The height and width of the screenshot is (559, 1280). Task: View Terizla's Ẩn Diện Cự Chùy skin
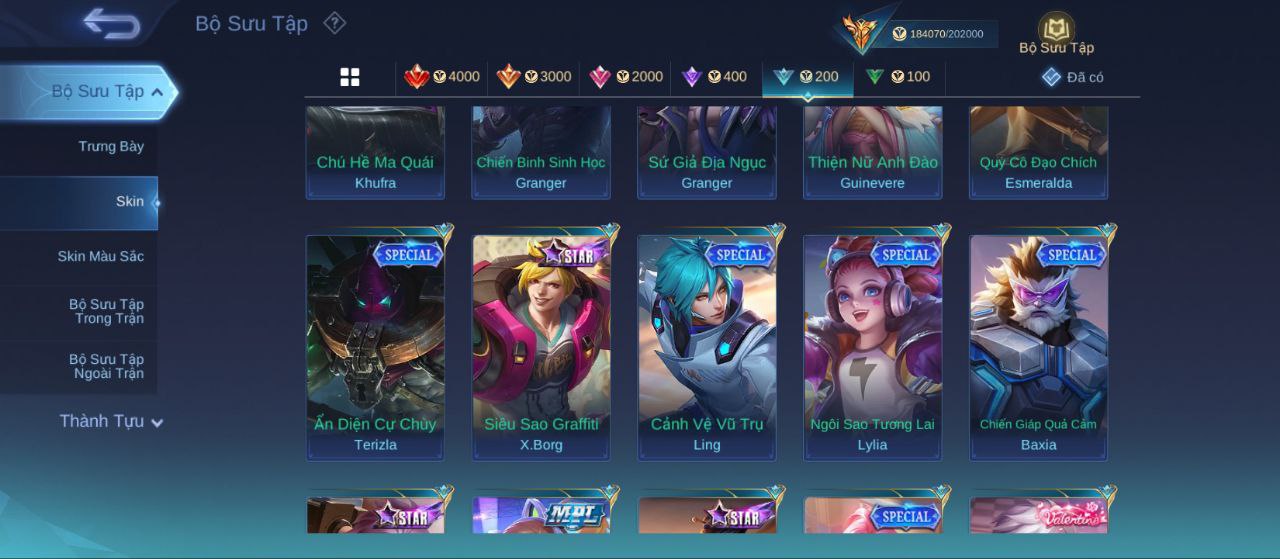375,345
